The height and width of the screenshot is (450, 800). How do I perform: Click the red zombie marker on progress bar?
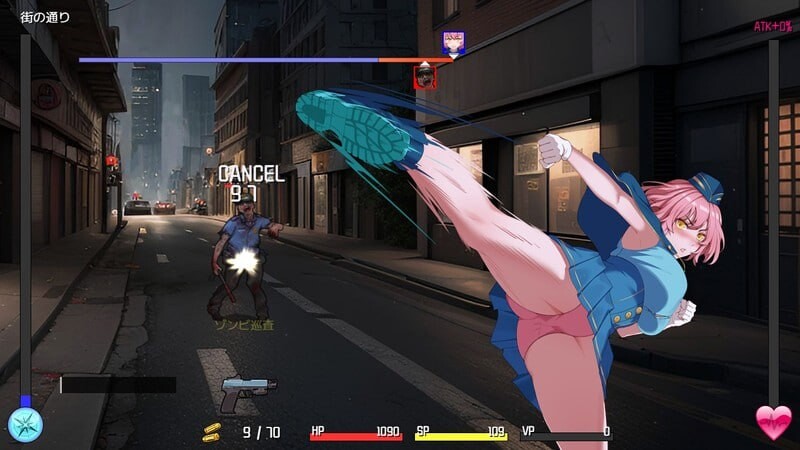(426, 76)
